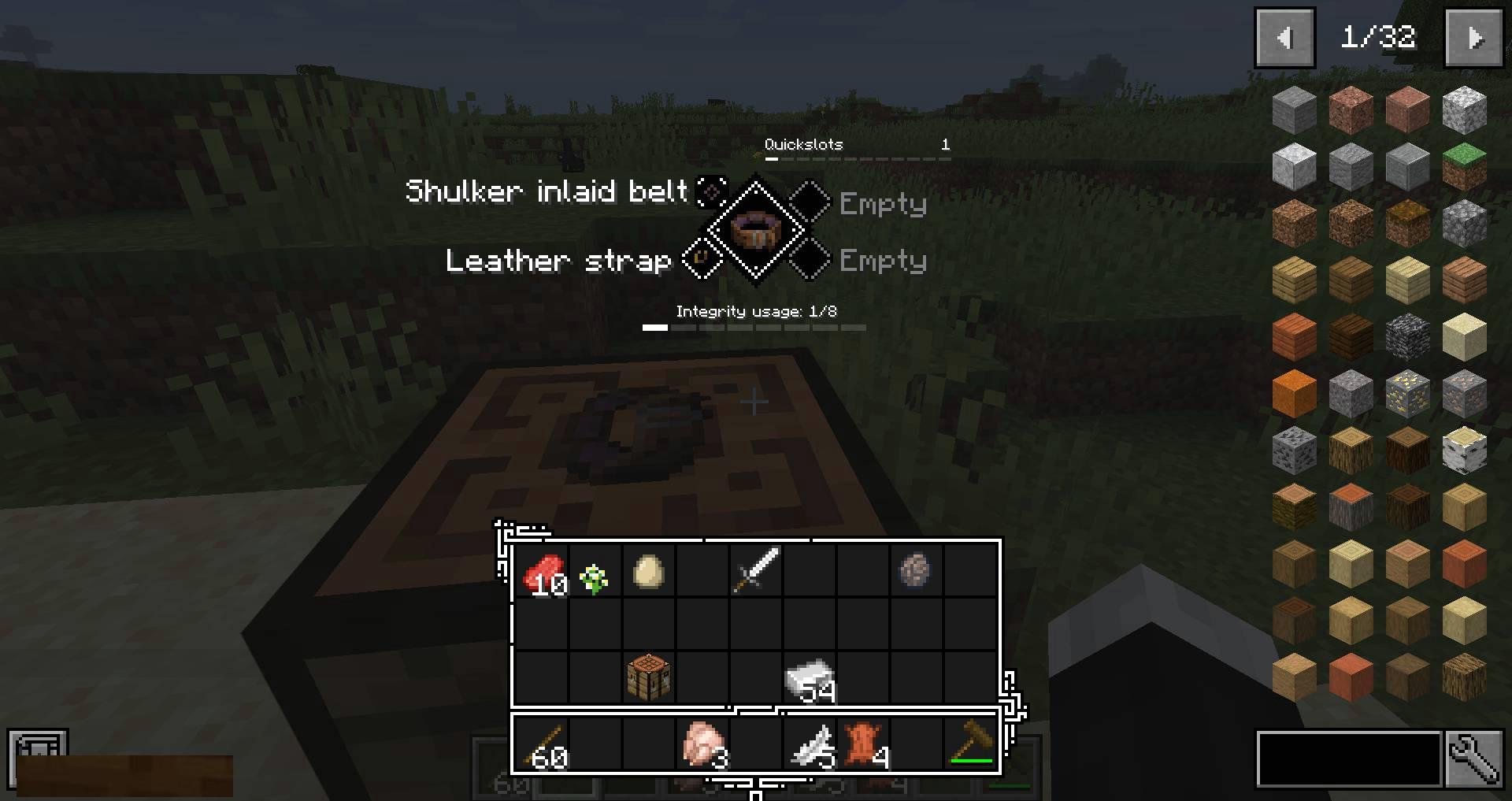Pick up the iron sword from inventory

(x=755, y=569)
